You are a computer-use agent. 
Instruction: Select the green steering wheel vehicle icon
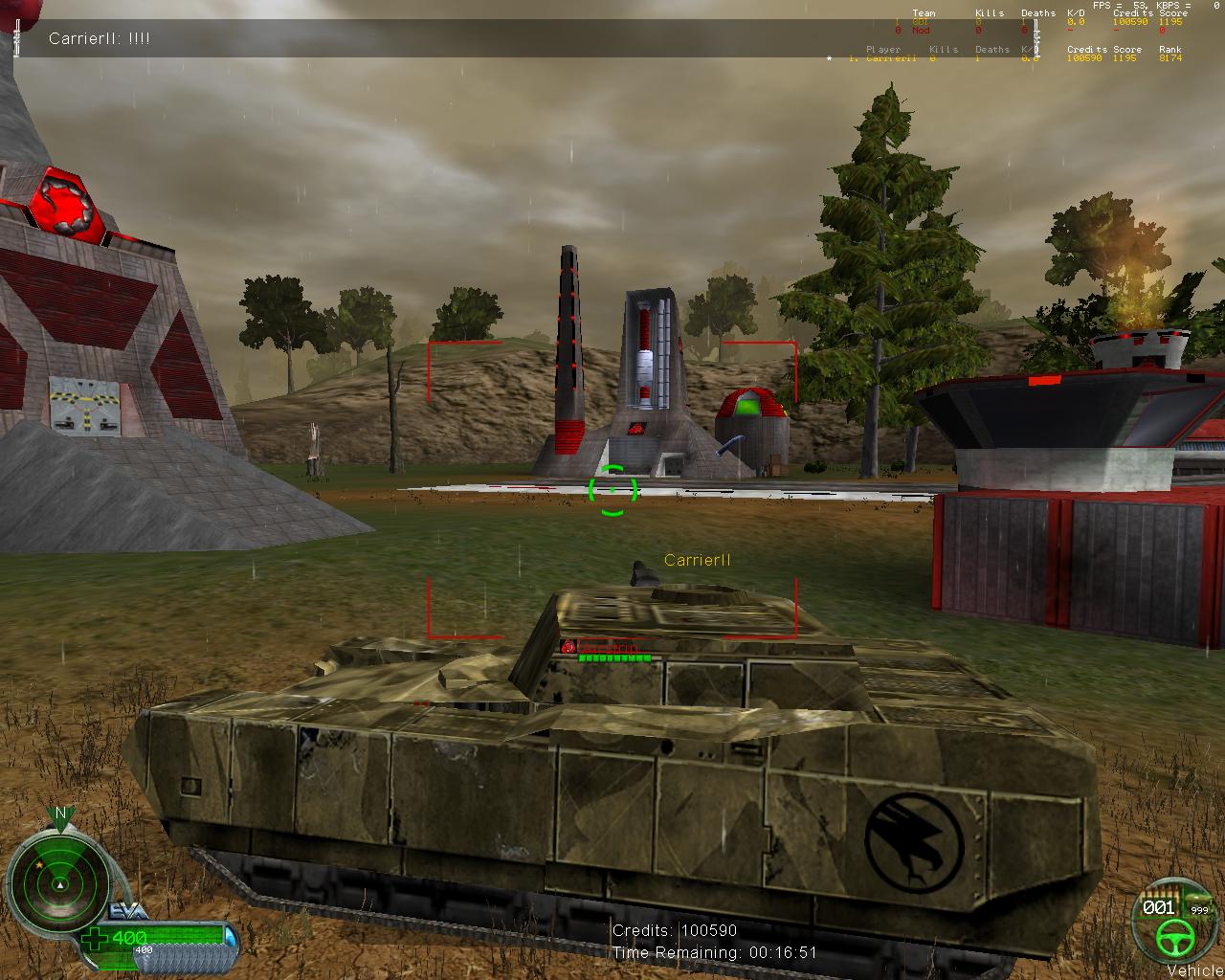[1169, 938]
